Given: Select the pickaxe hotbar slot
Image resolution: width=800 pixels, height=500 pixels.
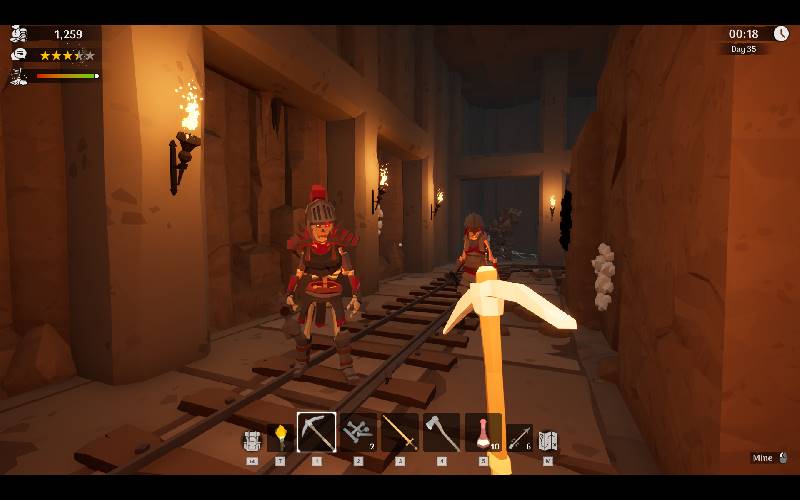Looking at the screenshot, I should coord(316,432).
